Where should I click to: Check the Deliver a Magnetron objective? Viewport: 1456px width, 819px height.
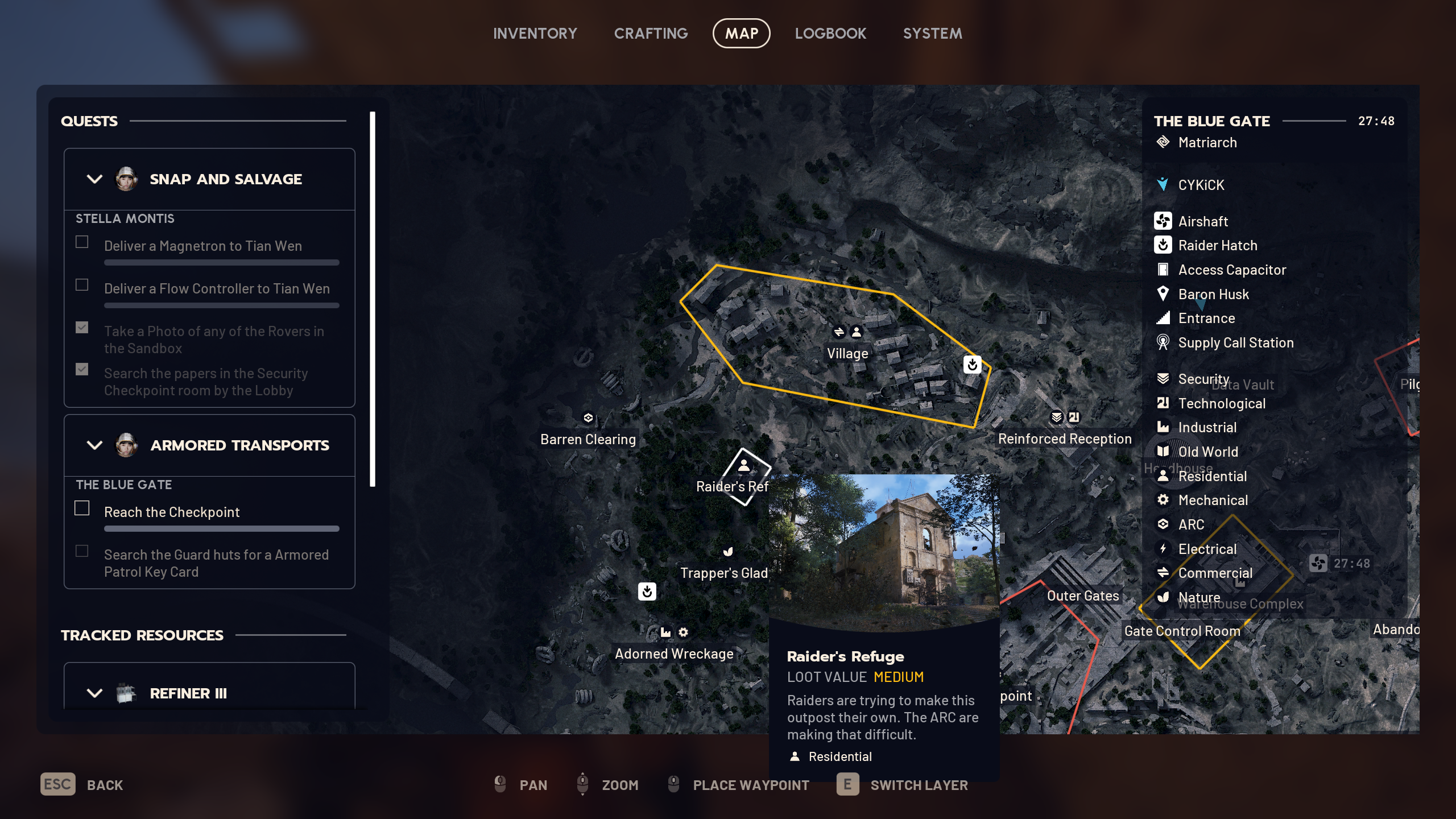tap(82, 242)
